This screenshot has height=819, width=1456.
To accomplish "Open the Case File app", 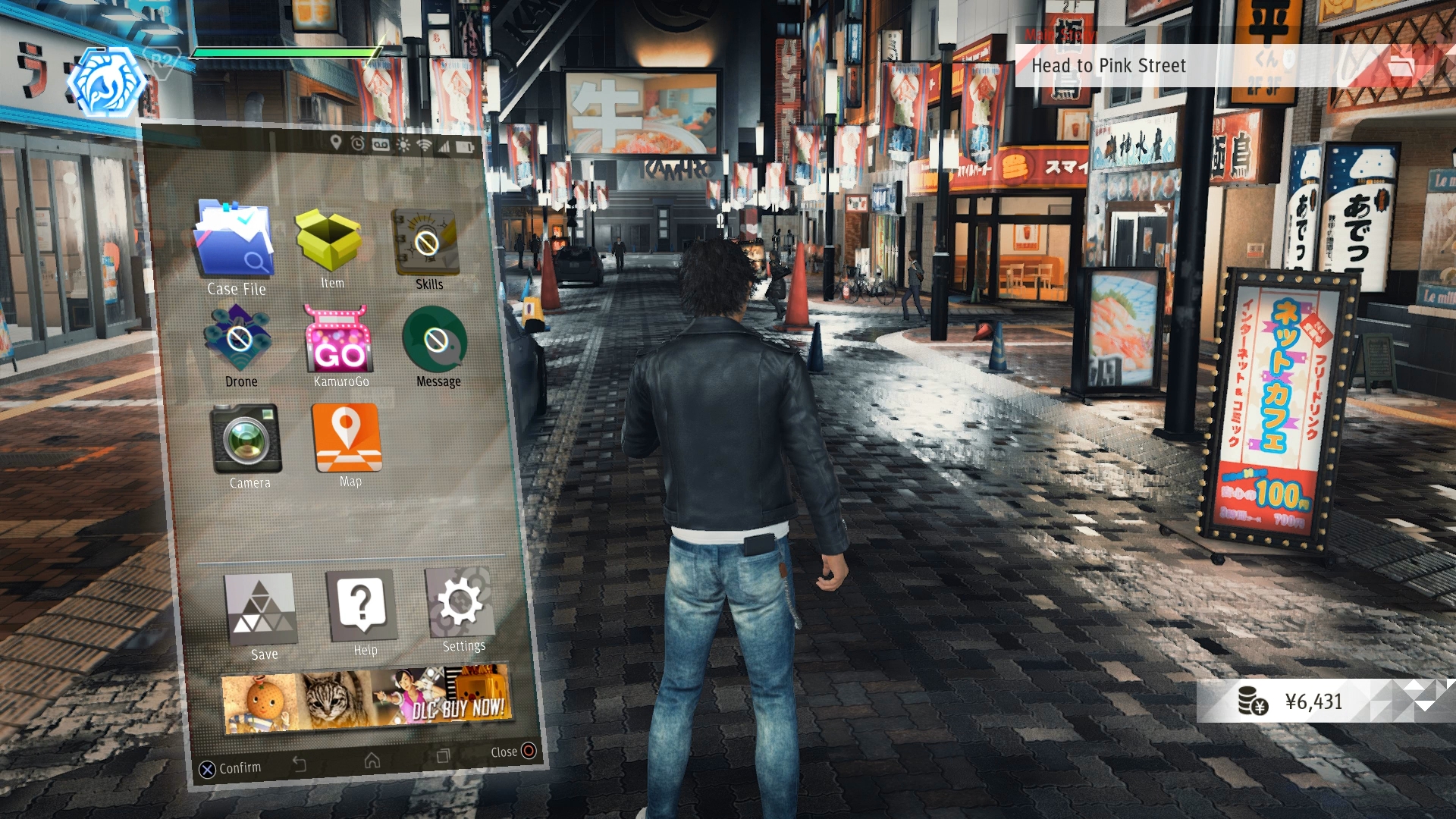I will coord(234,240).
